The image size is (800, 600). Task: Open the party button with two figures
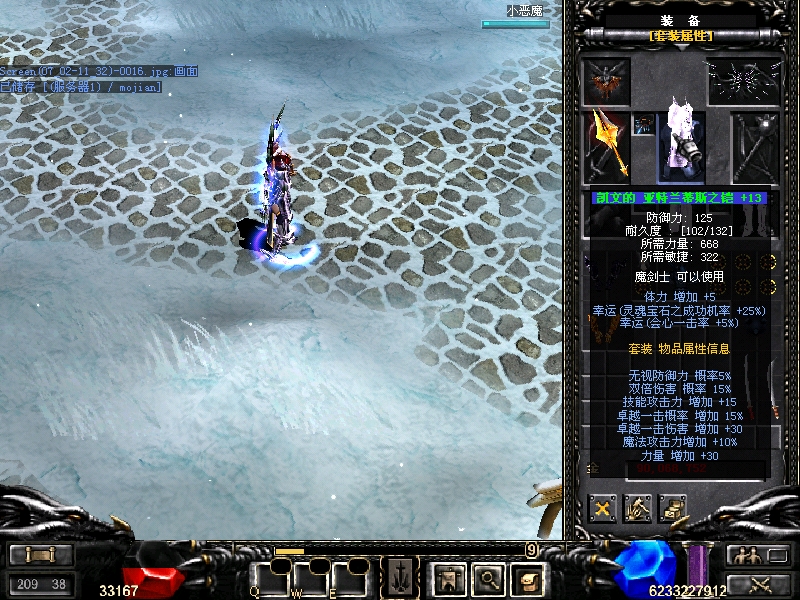click(756, 555)
